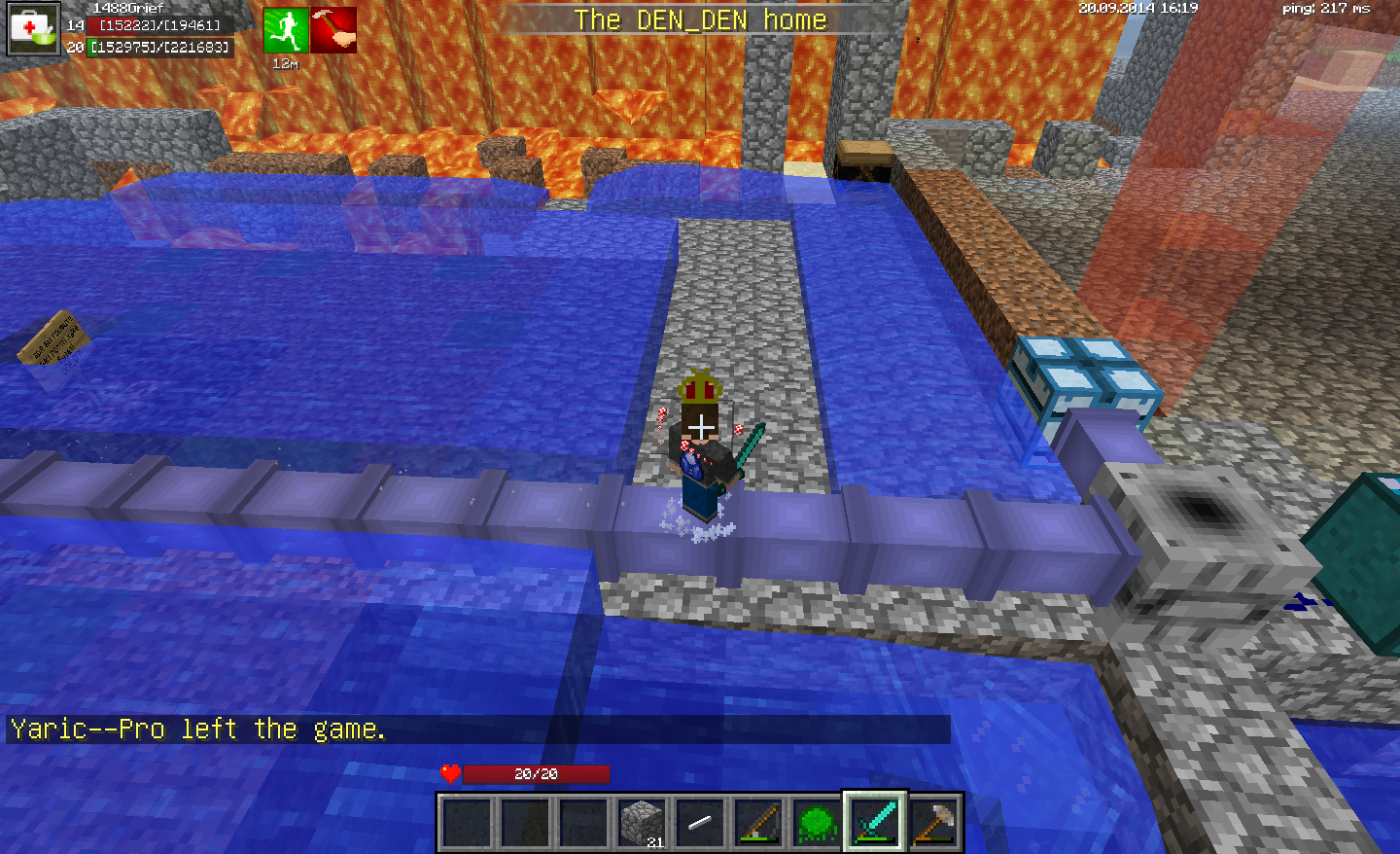Select the green slimeball hotbar slot
Image resolution: width=1400 pixels, height=854 pixels.
coord(817,823)
